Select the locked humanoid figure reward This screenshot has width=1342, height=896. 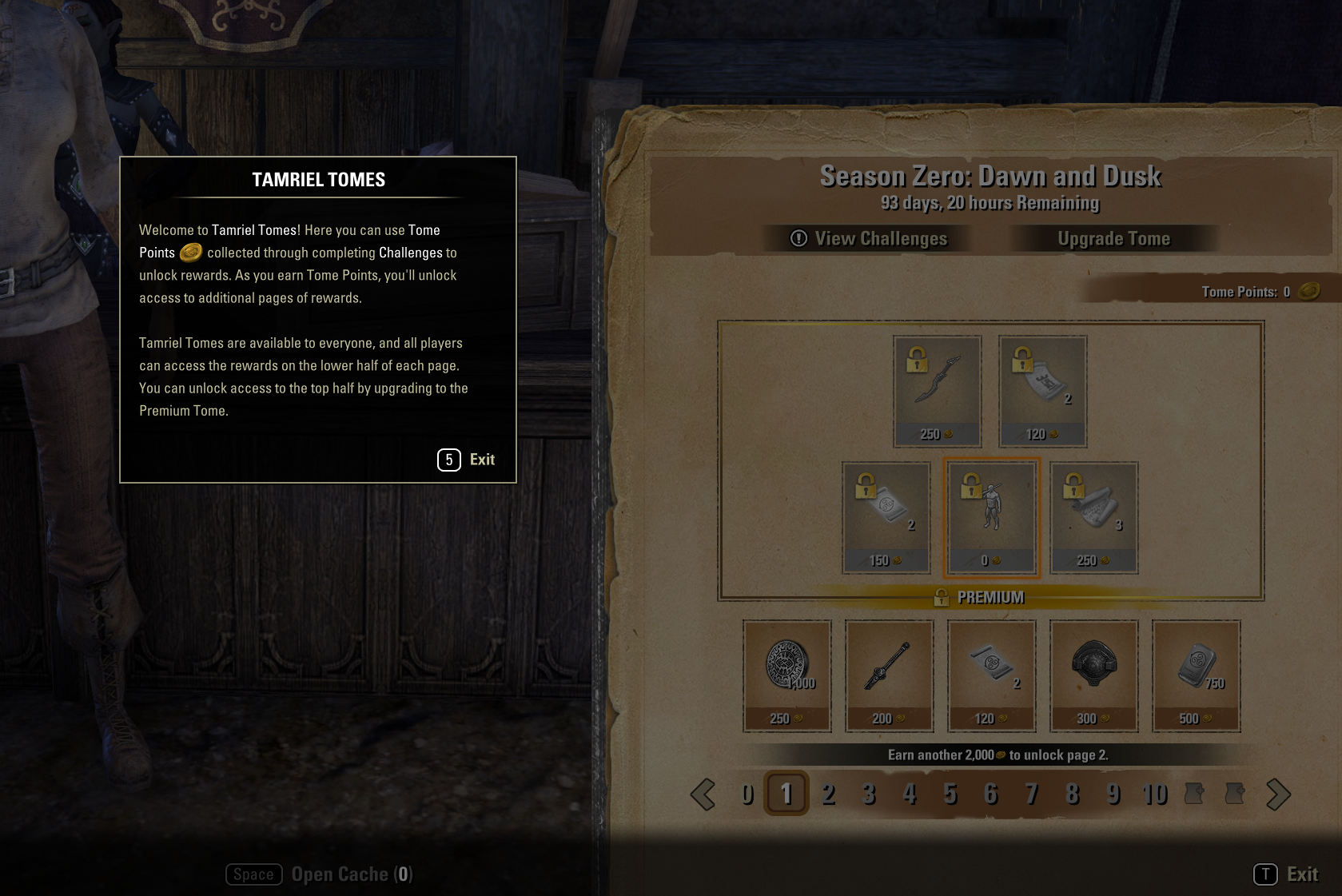[x=991, y=516]
